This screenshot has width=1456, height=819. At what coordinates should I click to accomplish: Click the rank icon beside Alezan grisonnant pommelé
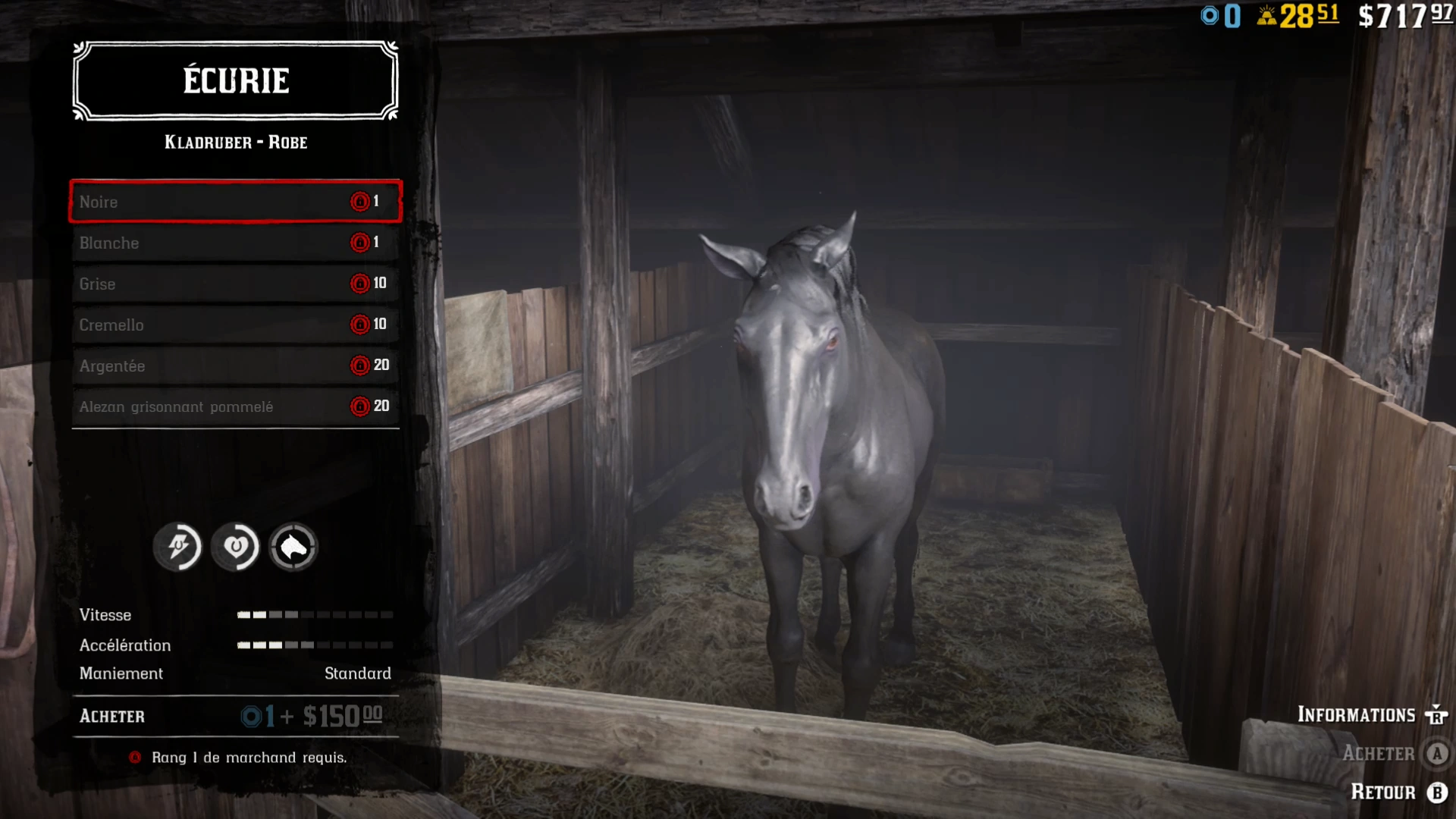[359, 406]
